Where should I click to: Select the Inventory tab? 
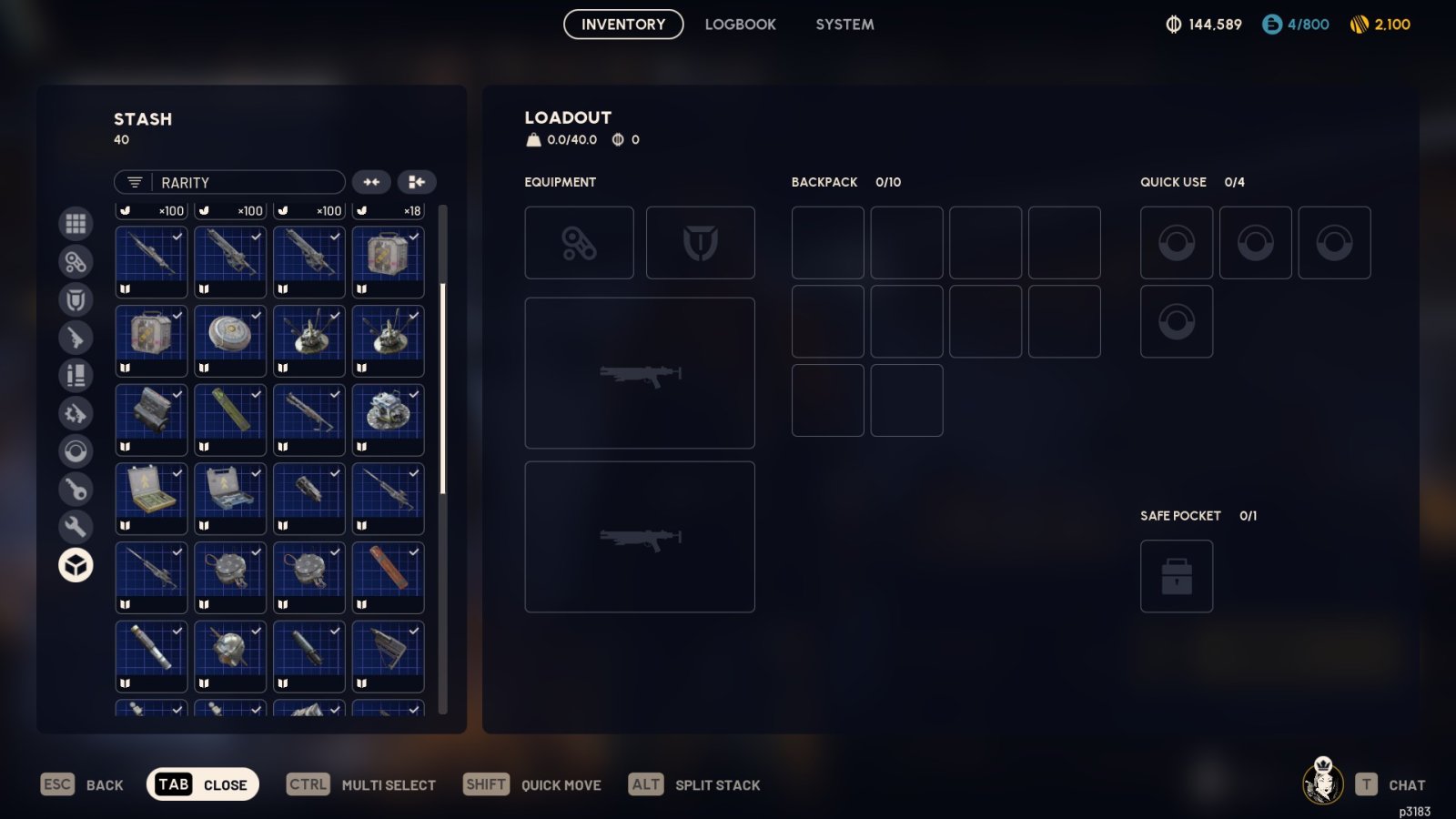(623, 25)
